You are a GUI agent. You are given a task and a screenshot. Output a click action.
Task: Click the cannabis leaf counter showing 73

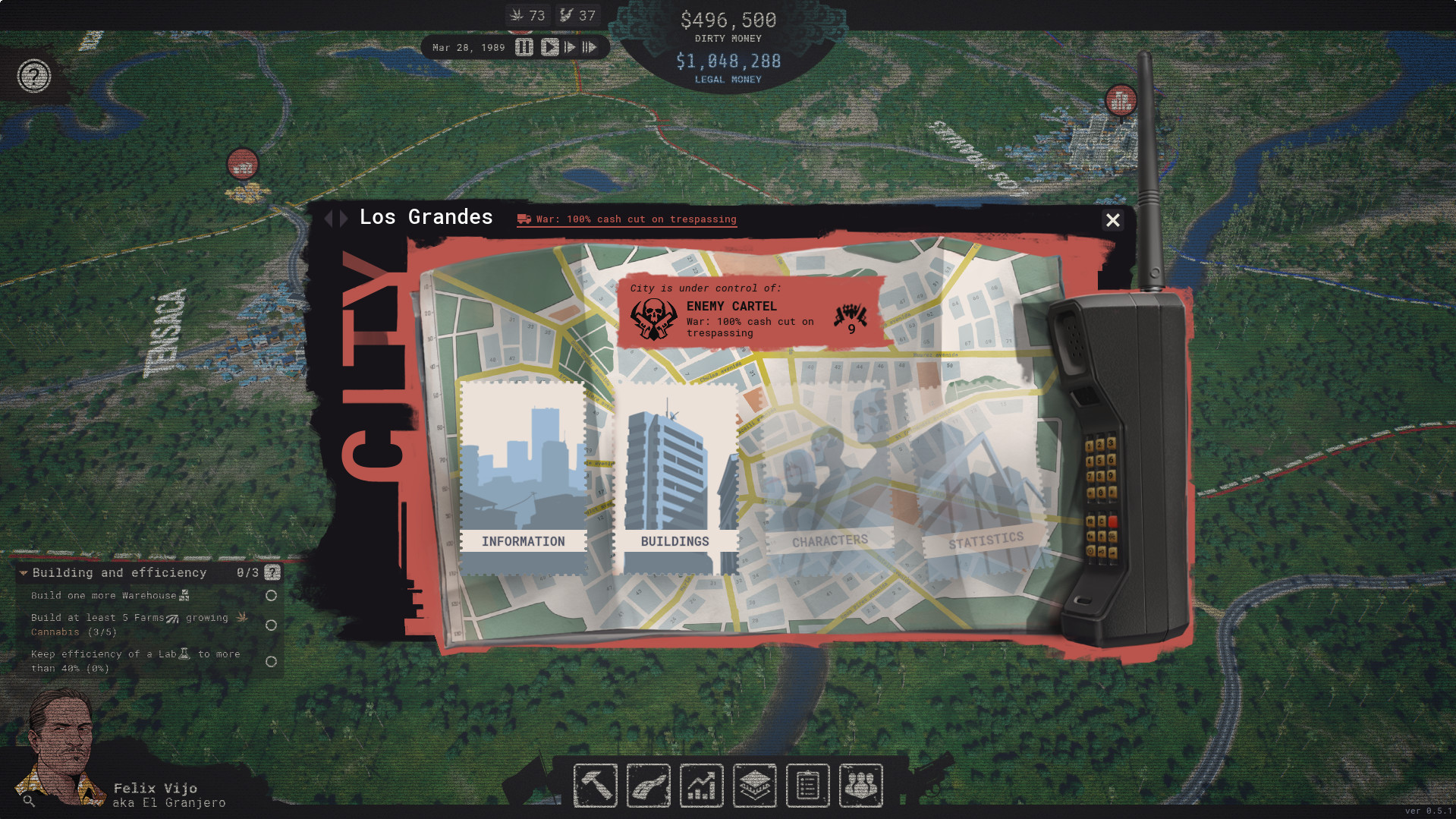(x=527, y=14)
